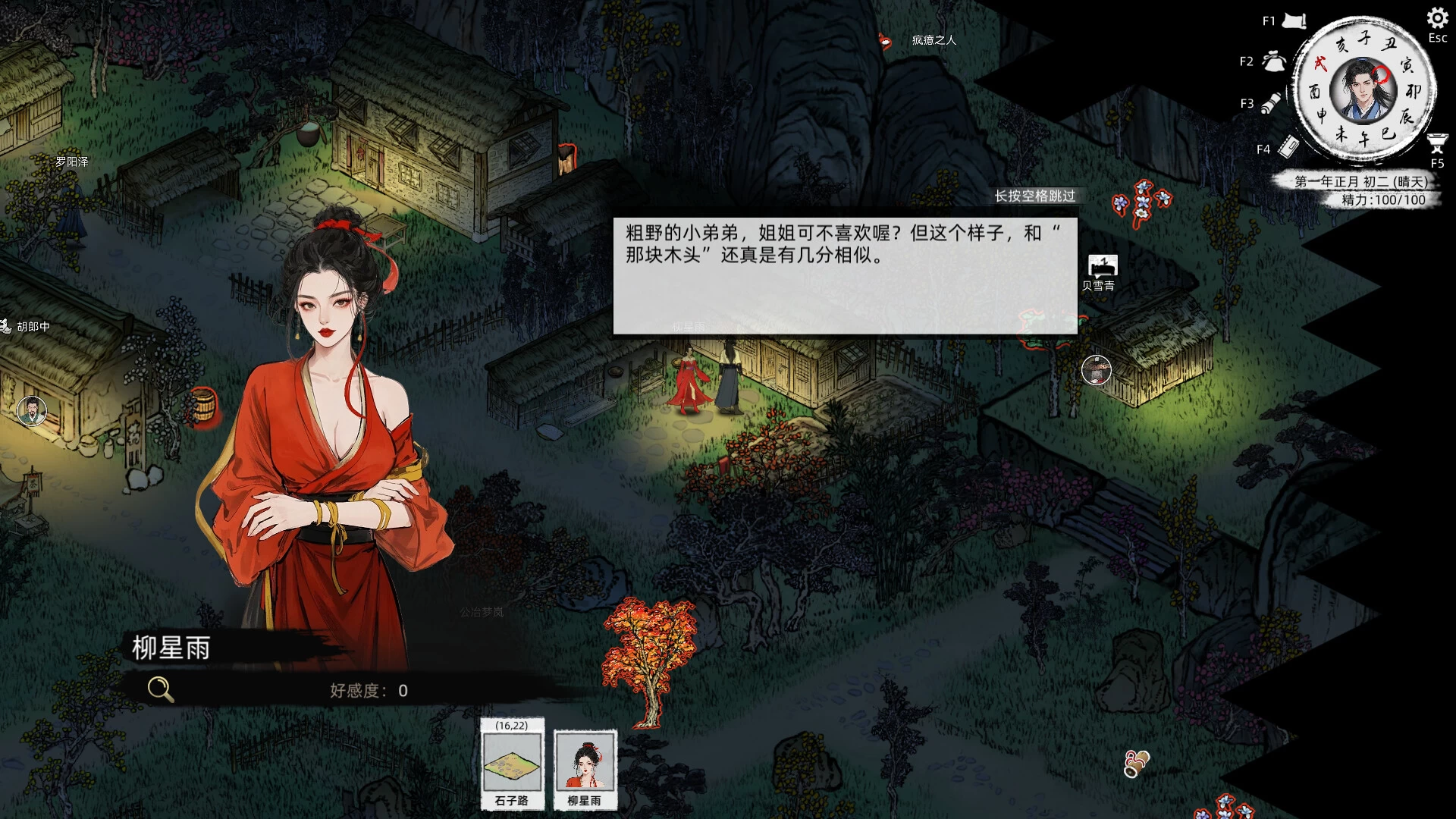Click the circular NPC portrait near the right house
The width and height of the screenshot is (1456, 819).
click(1097, 372)
